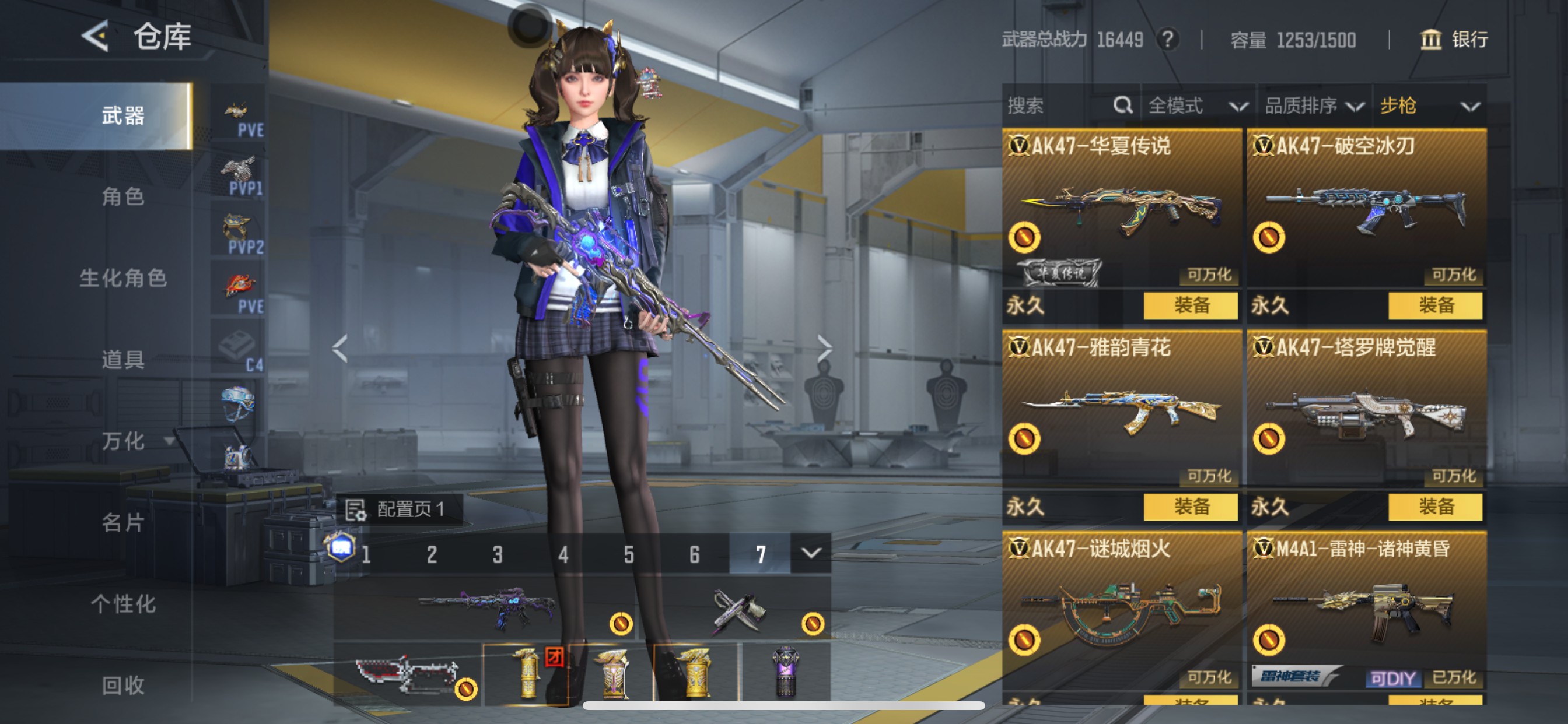This screenshot has height=724, width=1568.
Task: Open the 回收 recycle section
Action: tap(123, 685)
